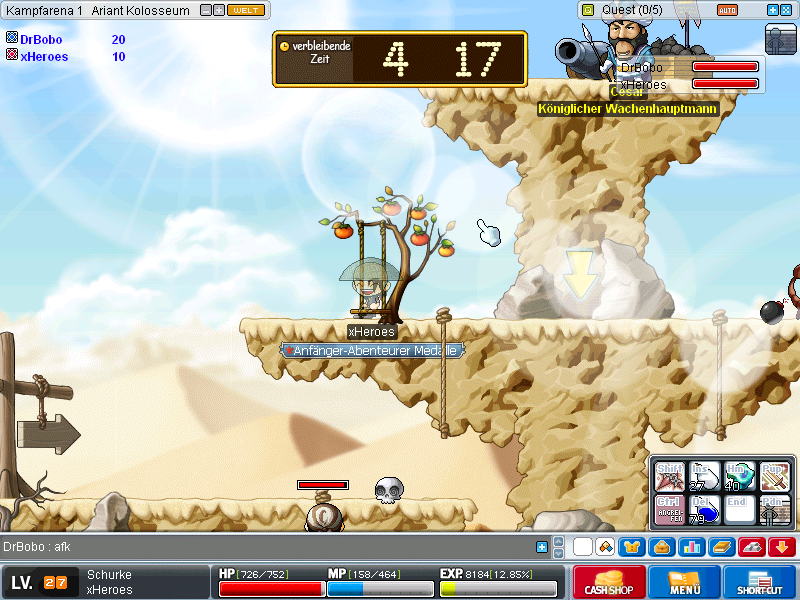Click the Ctrl attack (Angreifen) slot
The width and height of the screenshot is (800, 600).
[668, 510]
